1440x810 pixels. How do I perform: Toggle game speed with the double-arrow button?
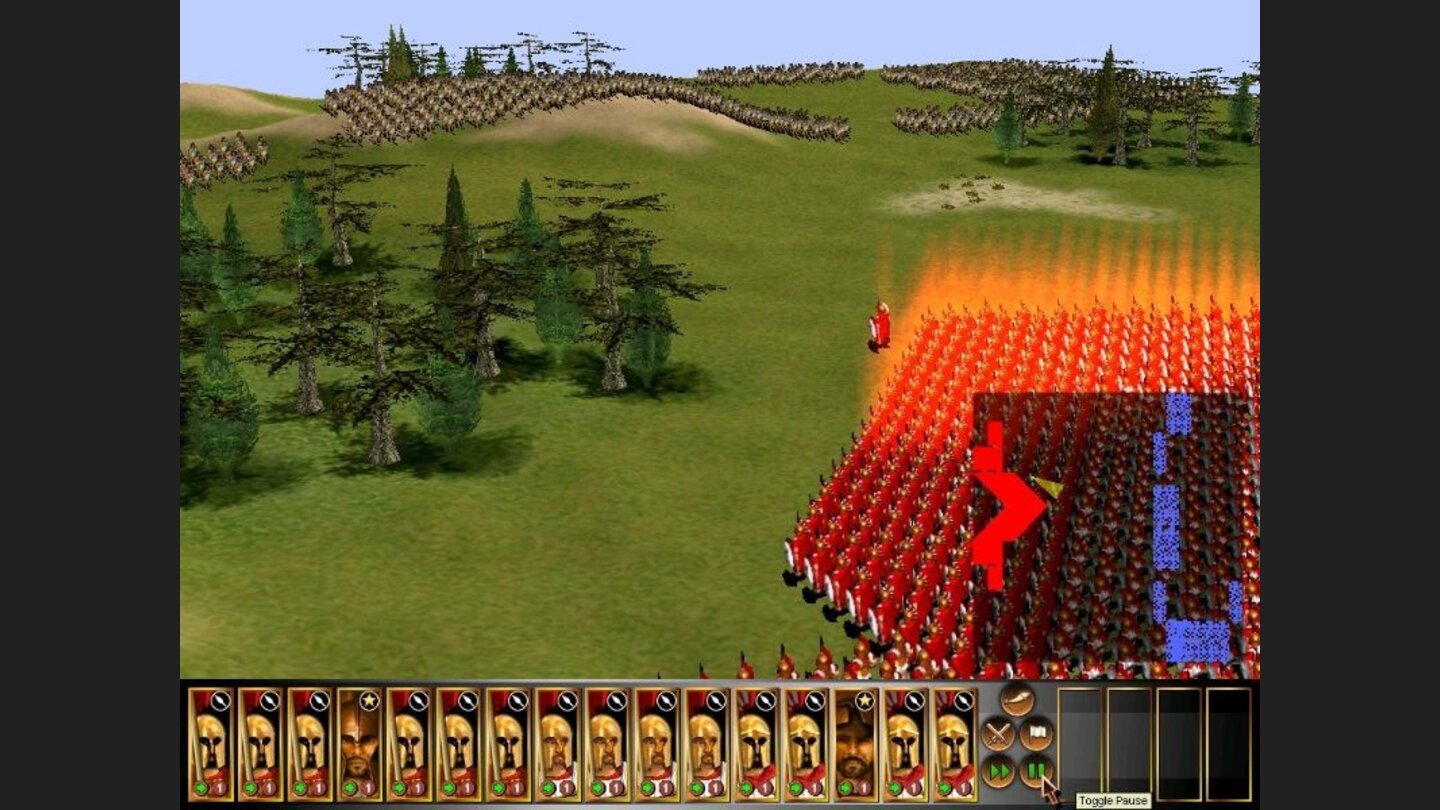(x=998, y=772)
